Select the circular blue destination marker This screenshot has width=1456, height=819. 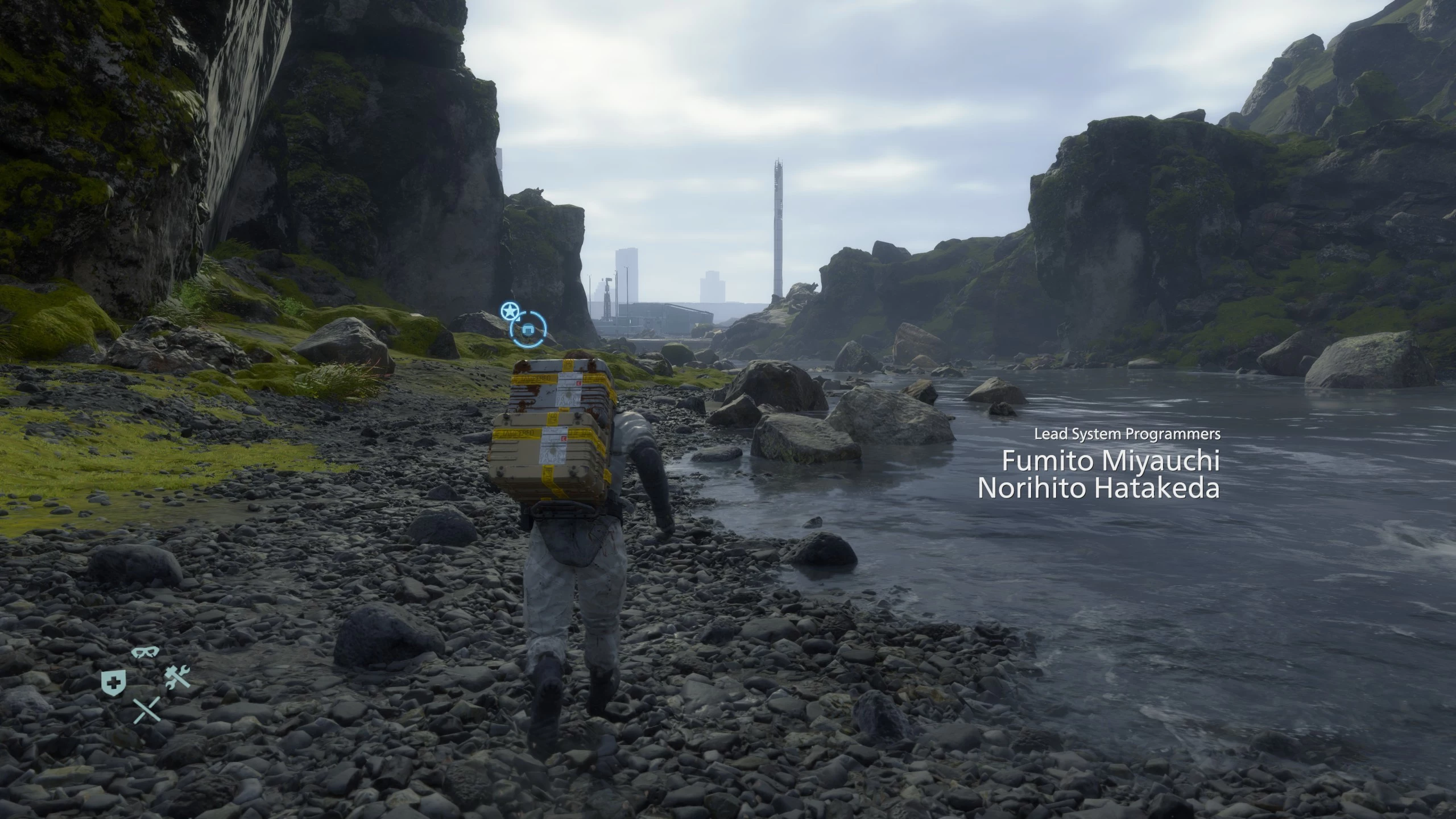(528, 329)
